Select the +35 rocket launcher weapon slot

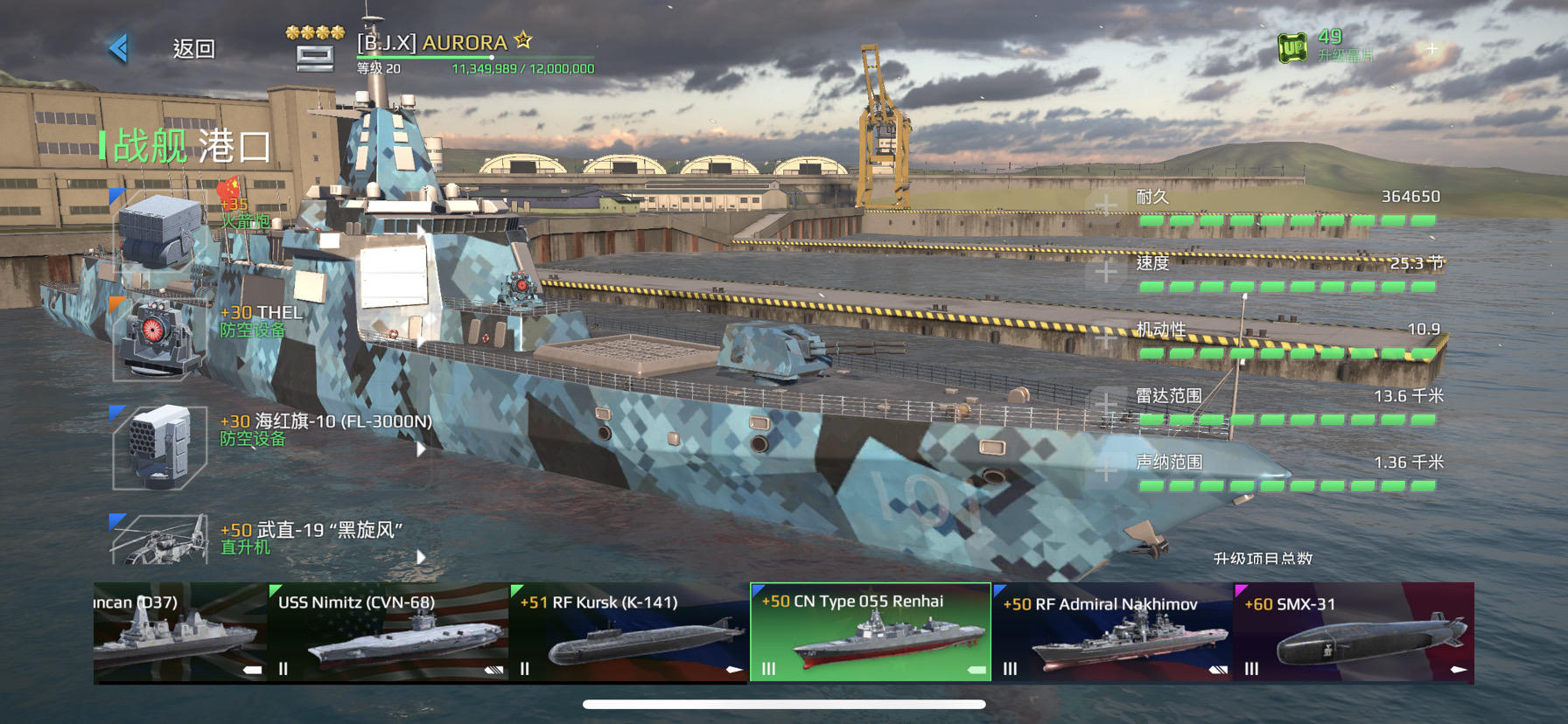(159, 230)
